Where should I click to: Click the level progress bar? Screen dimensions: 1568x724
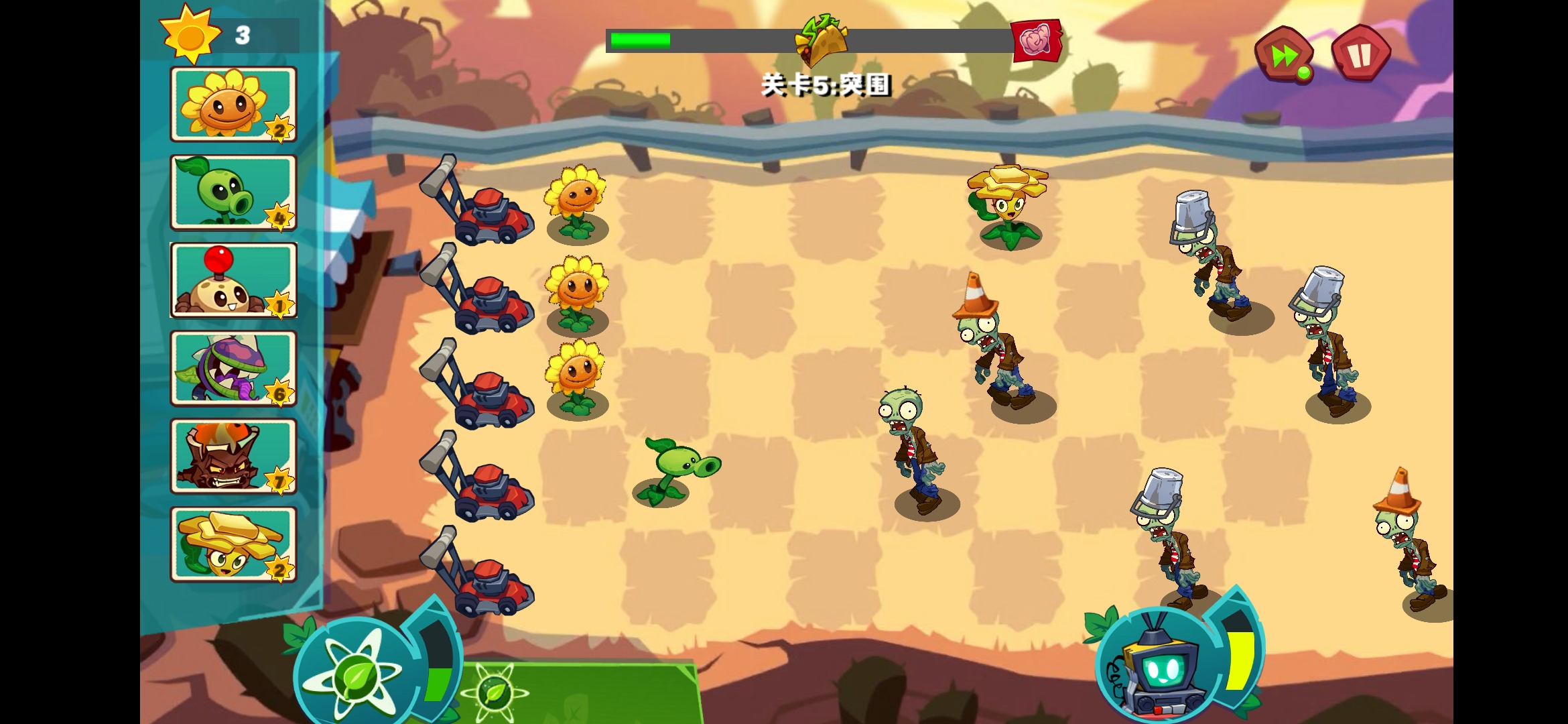(x=704, y=40)
